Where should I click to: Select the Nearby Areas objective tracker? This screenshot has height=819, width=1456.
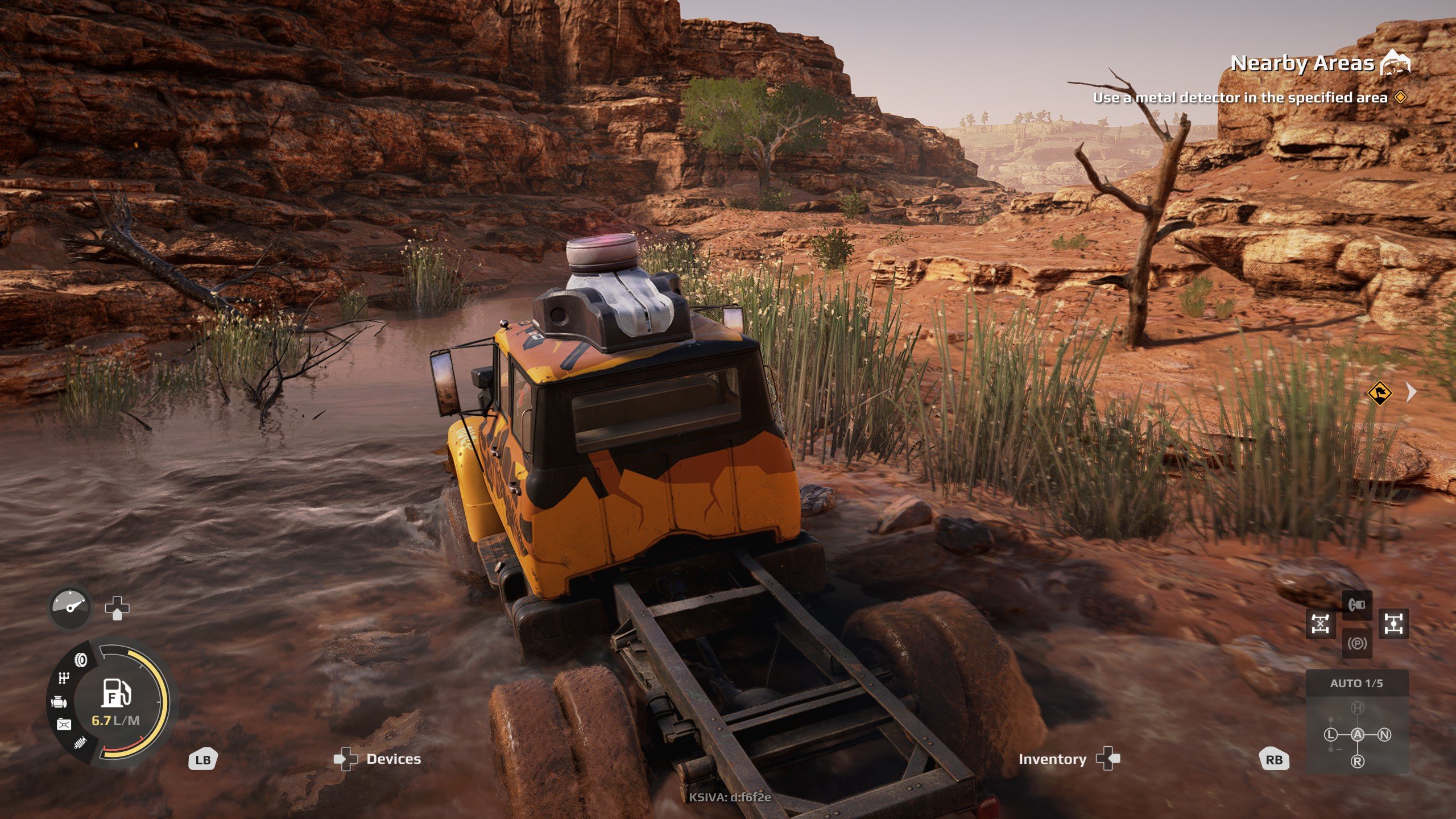pos(1302,63)
